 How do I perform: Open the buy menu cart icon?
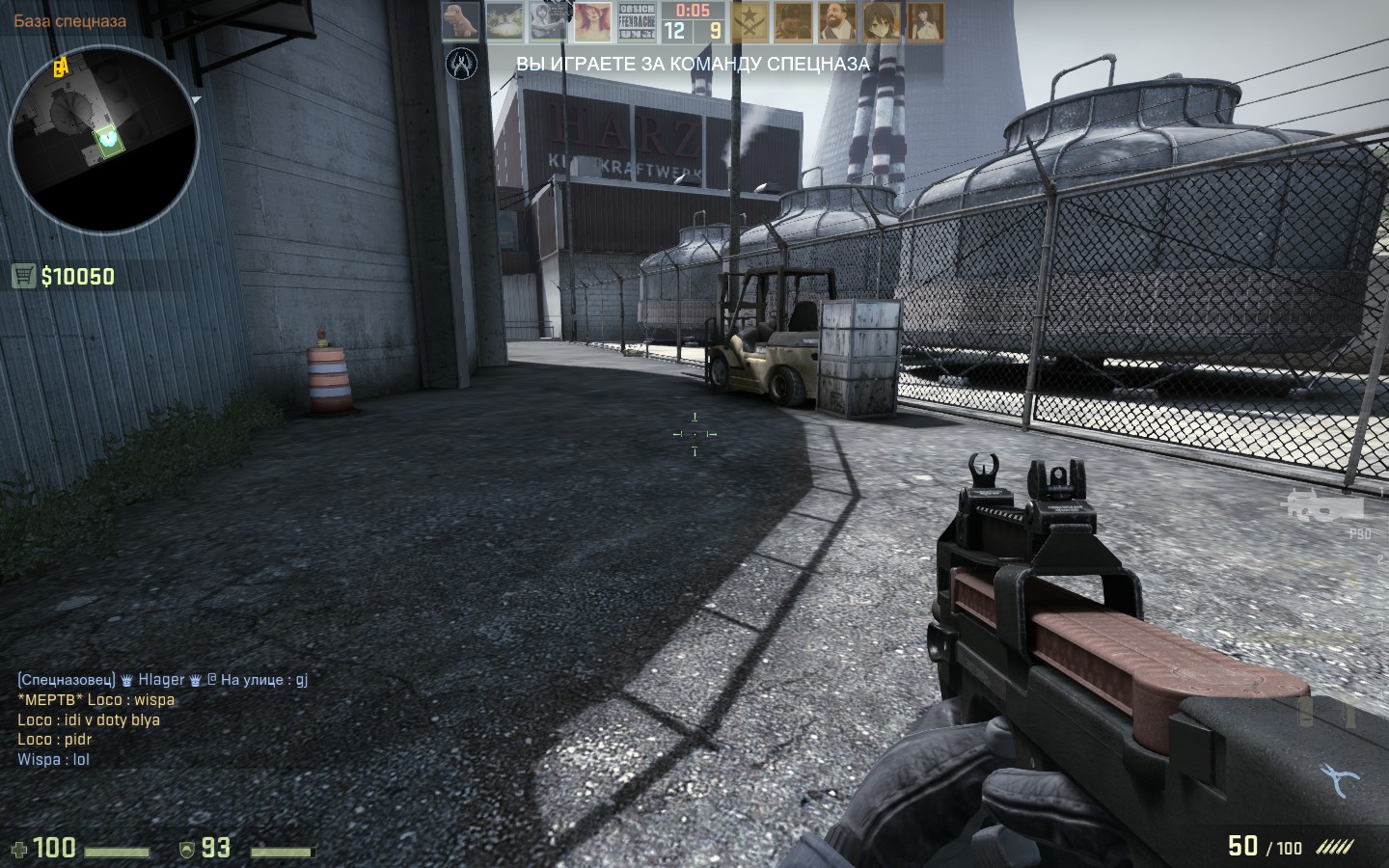(x=24, y=277)
